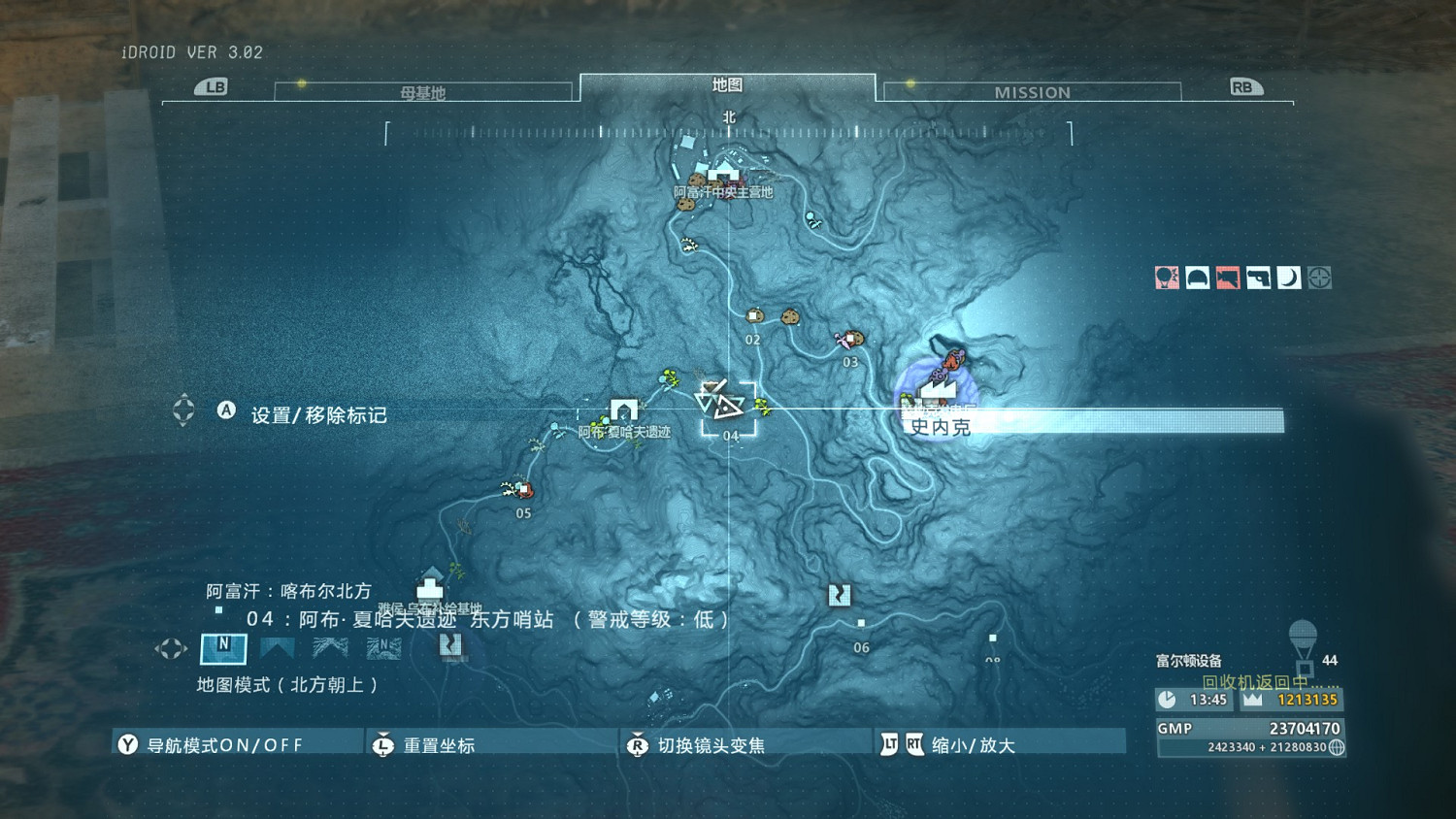The height and width of the screenshot is (819, 1456).
Task: Switch to the MISSION tab
Action: tap(1032, 91)
